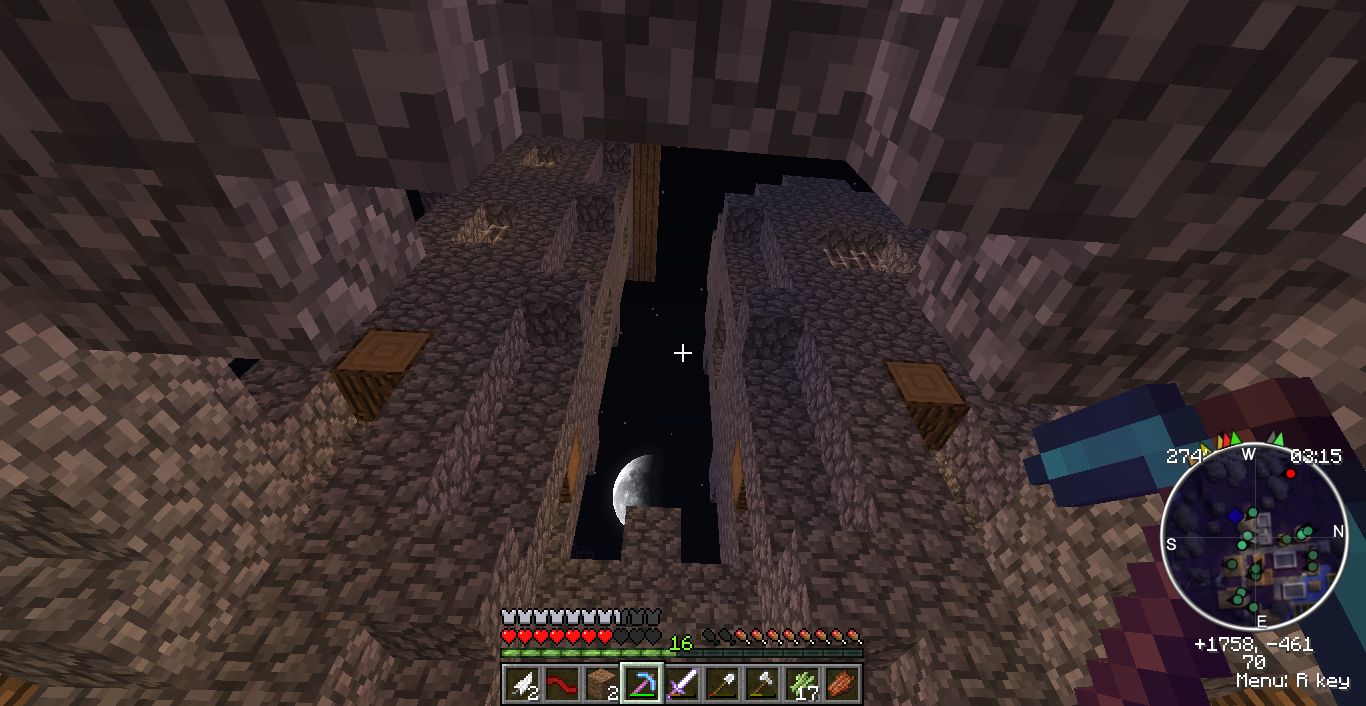Select the cooked meat hotbar slot
This screenshot has width=1366, height=706.
(x=841, y=684)
